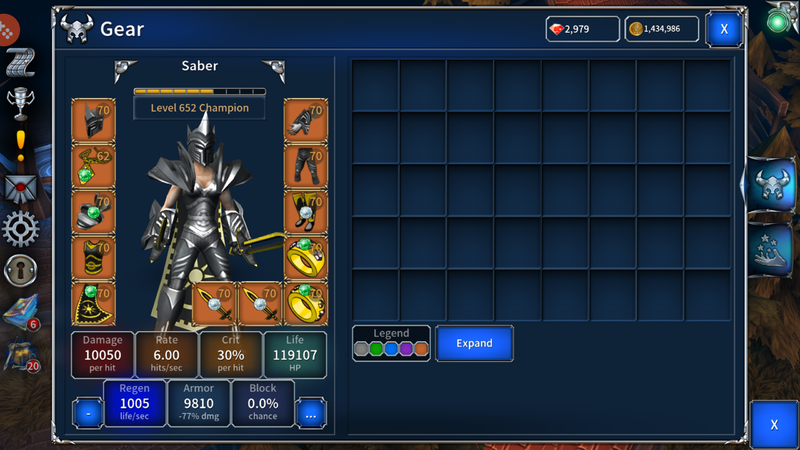Open the gem shop from the ruby counter
This screenshot has width=800, height=450.
click(x=582, y=29)
